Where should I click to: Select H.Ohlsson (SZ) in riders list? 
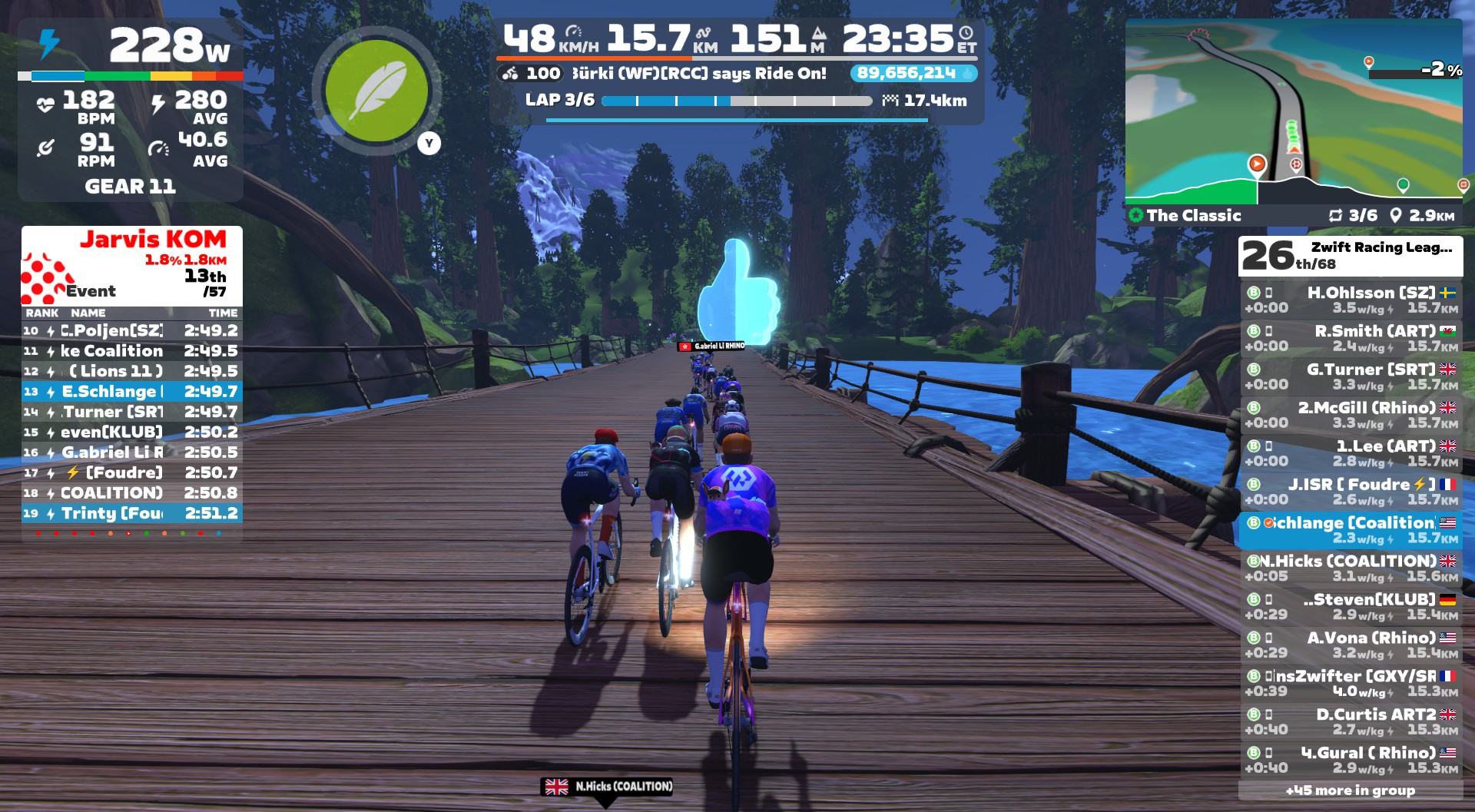[1351, 300]
